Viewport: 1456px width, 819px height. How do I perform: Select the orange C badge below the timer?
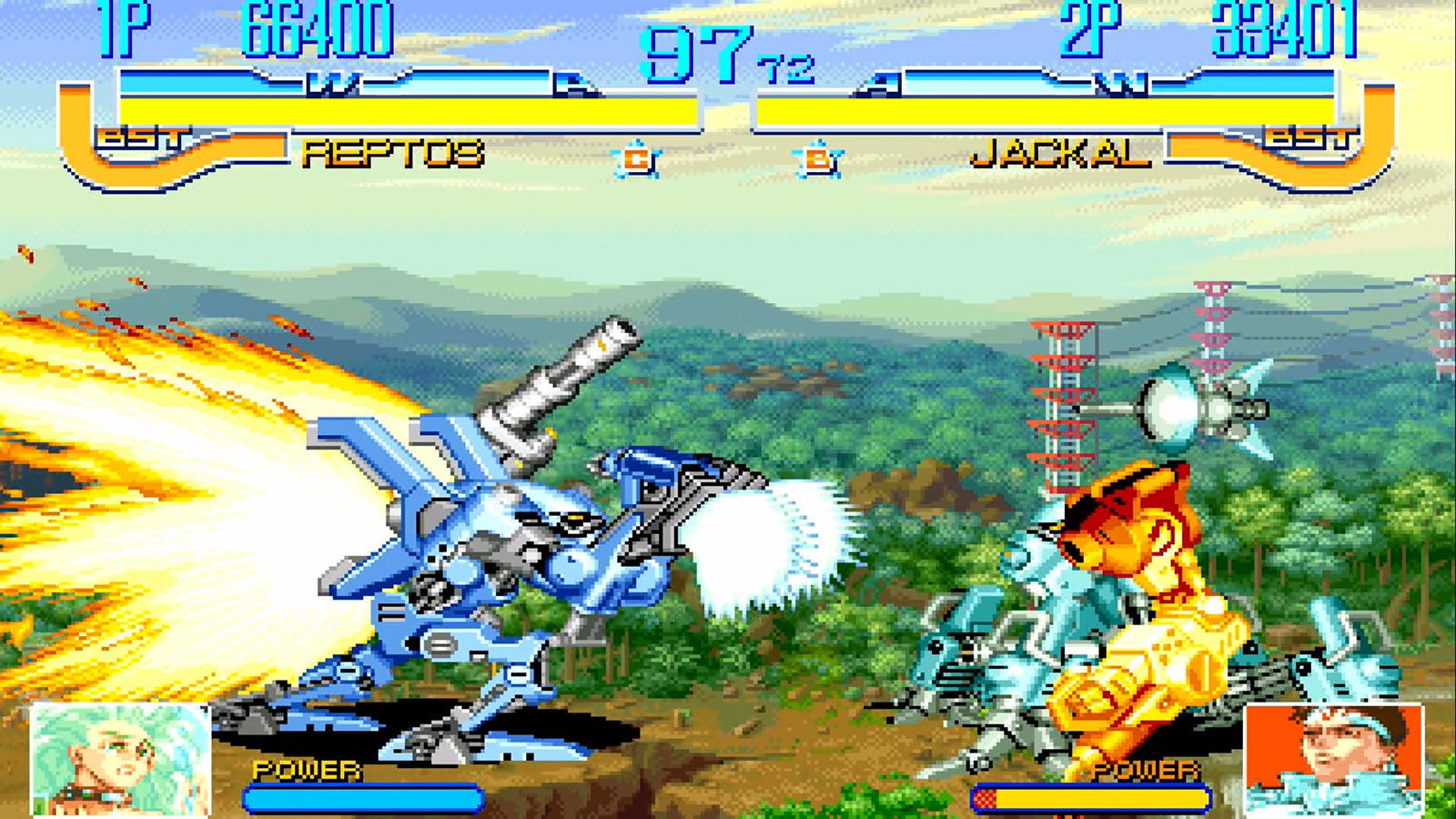point(637,158)
